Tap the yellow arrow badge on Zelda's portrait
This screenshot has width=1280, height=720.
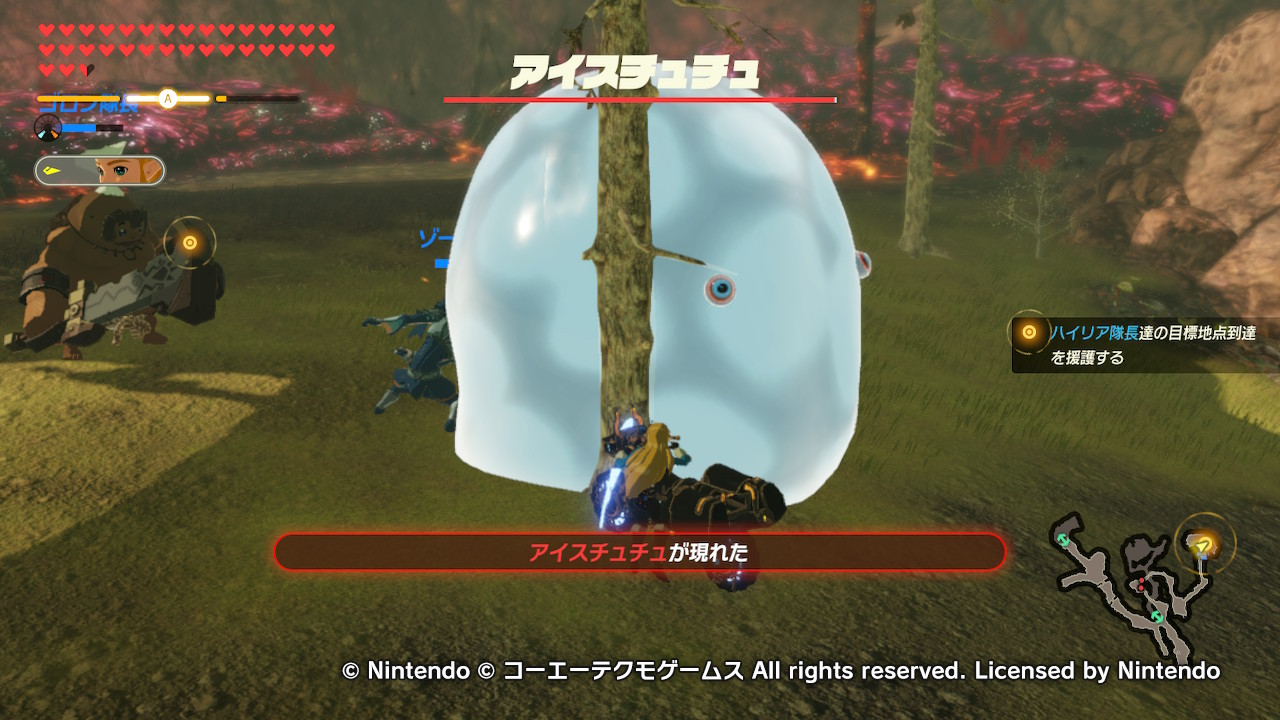click(x=50, y=169)
